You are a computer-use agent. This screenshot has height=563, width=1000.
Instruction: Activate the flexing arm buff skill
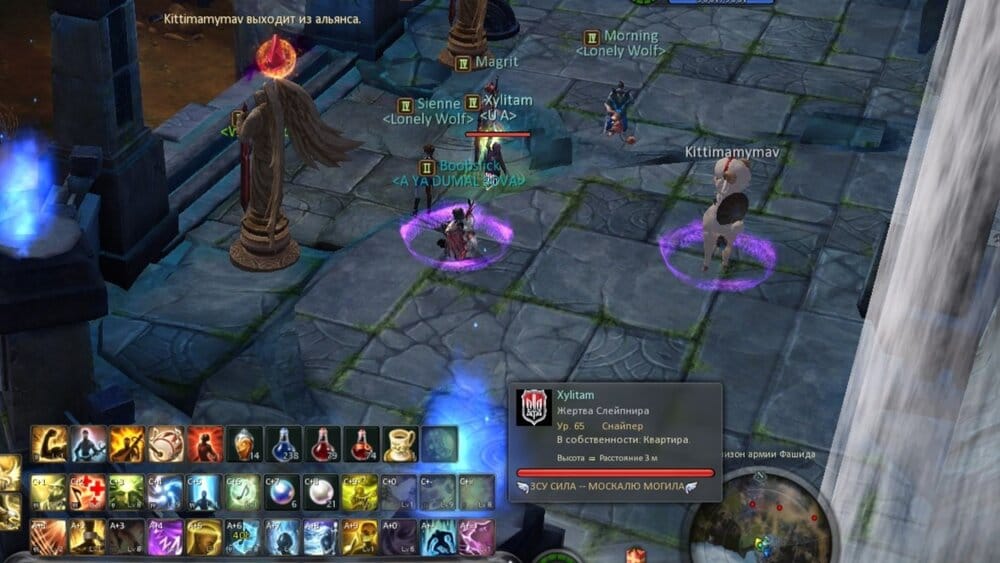point(49,443)
